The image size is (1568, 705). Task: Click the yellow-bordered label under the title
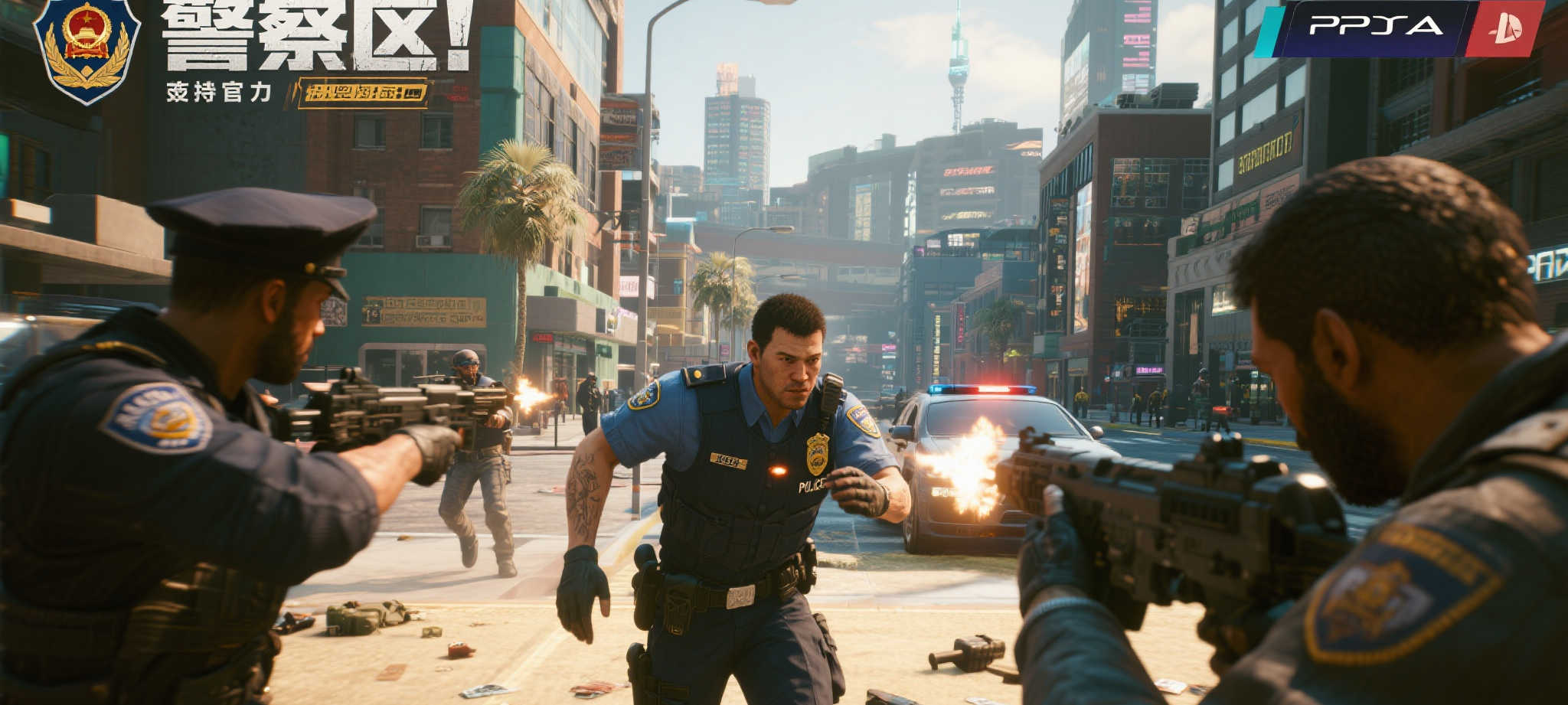click(361, 93)
